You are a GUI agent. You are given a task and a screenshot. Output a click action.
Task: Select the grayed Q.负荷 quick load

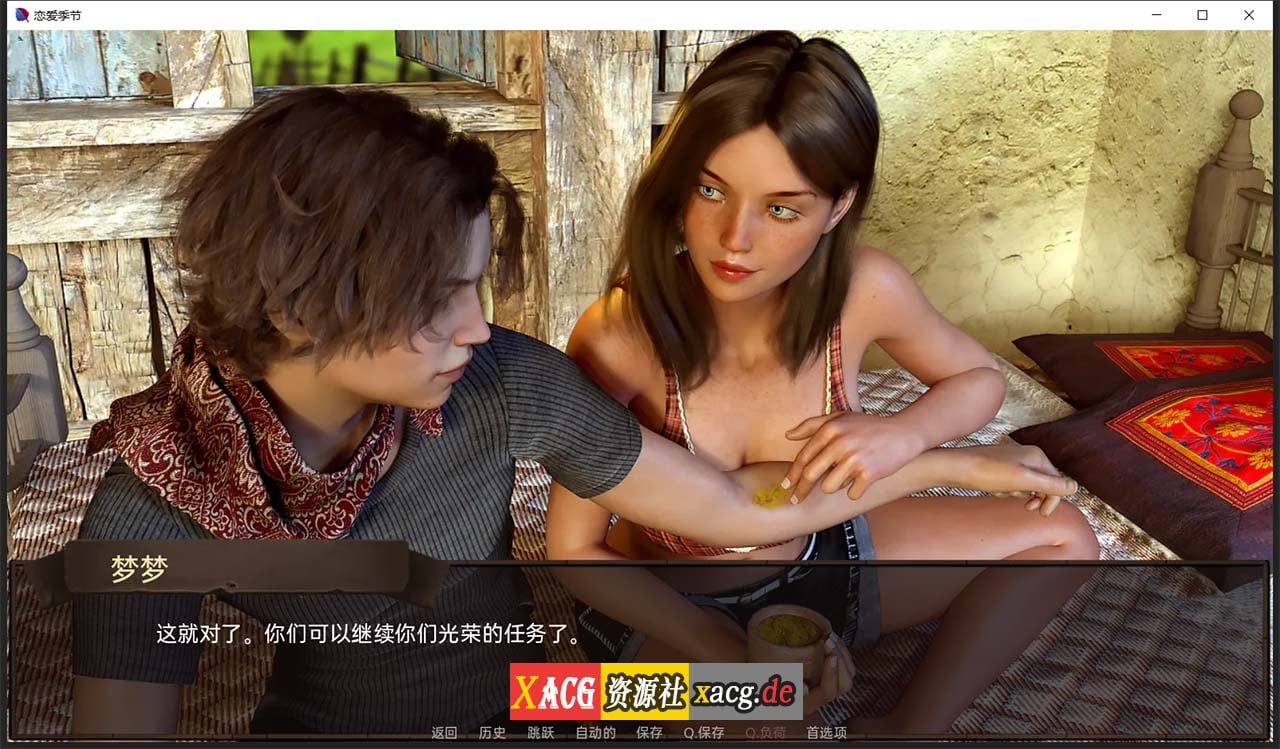[766, 732]
